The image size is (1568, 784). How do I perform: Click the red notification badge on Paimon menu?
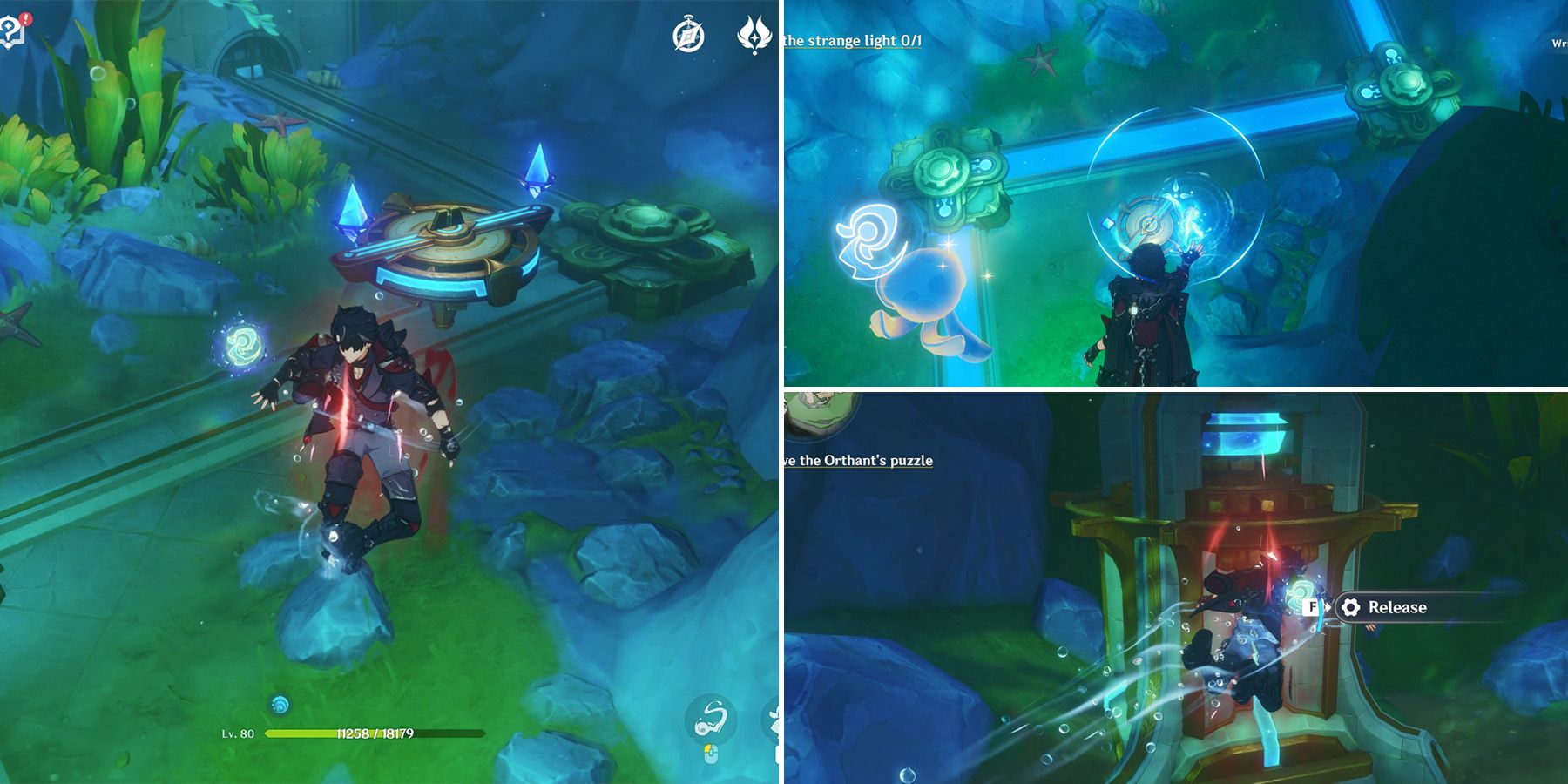pyautogui.click(x=25, y=17)
